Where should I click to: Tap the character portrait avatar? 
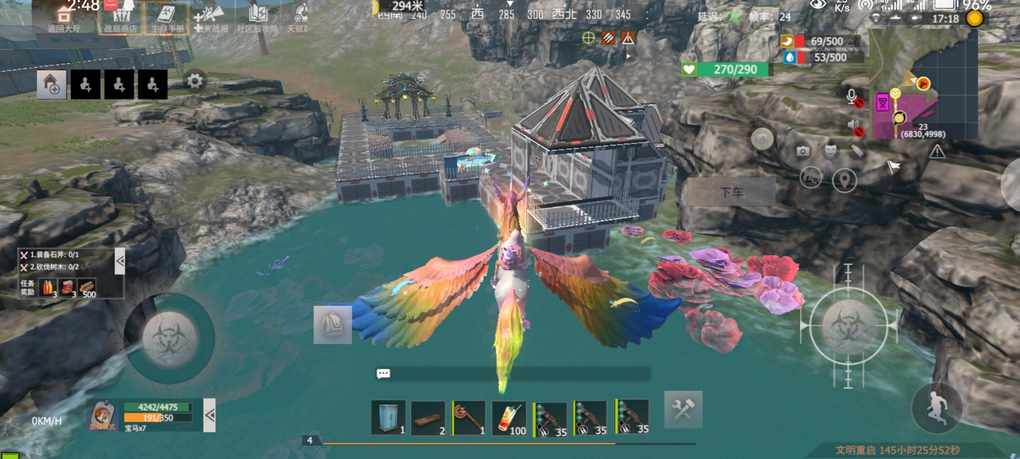(102, 416)
